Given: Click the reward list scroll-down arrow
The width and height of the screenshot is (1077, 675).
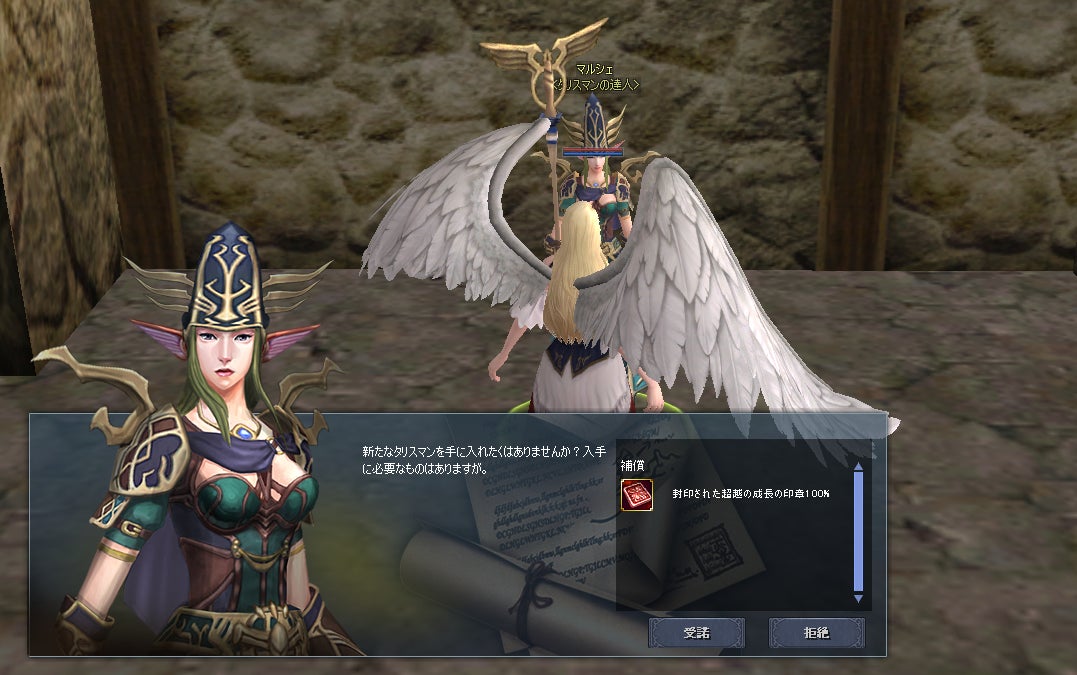Looking at the screenshot, I should pos(857,598).
